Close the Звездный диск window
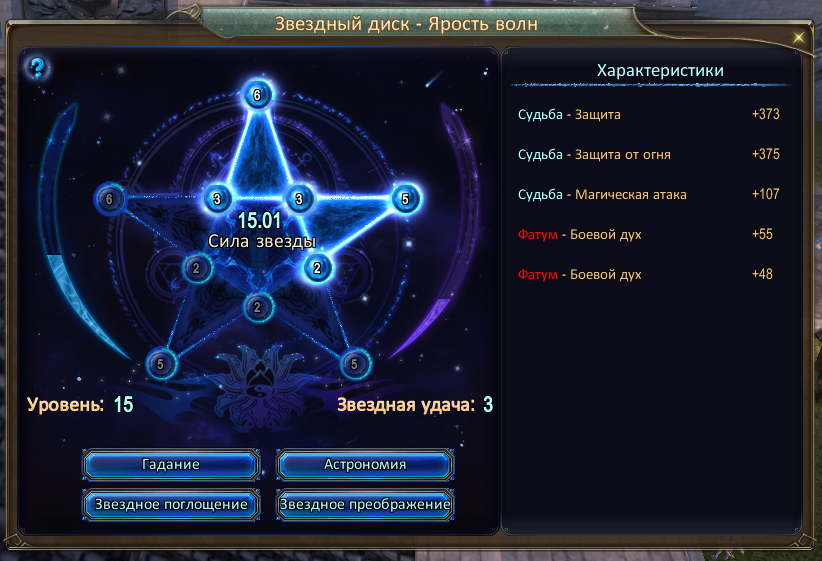This screenshot has height=561, width=822. [x=798, y=37]
